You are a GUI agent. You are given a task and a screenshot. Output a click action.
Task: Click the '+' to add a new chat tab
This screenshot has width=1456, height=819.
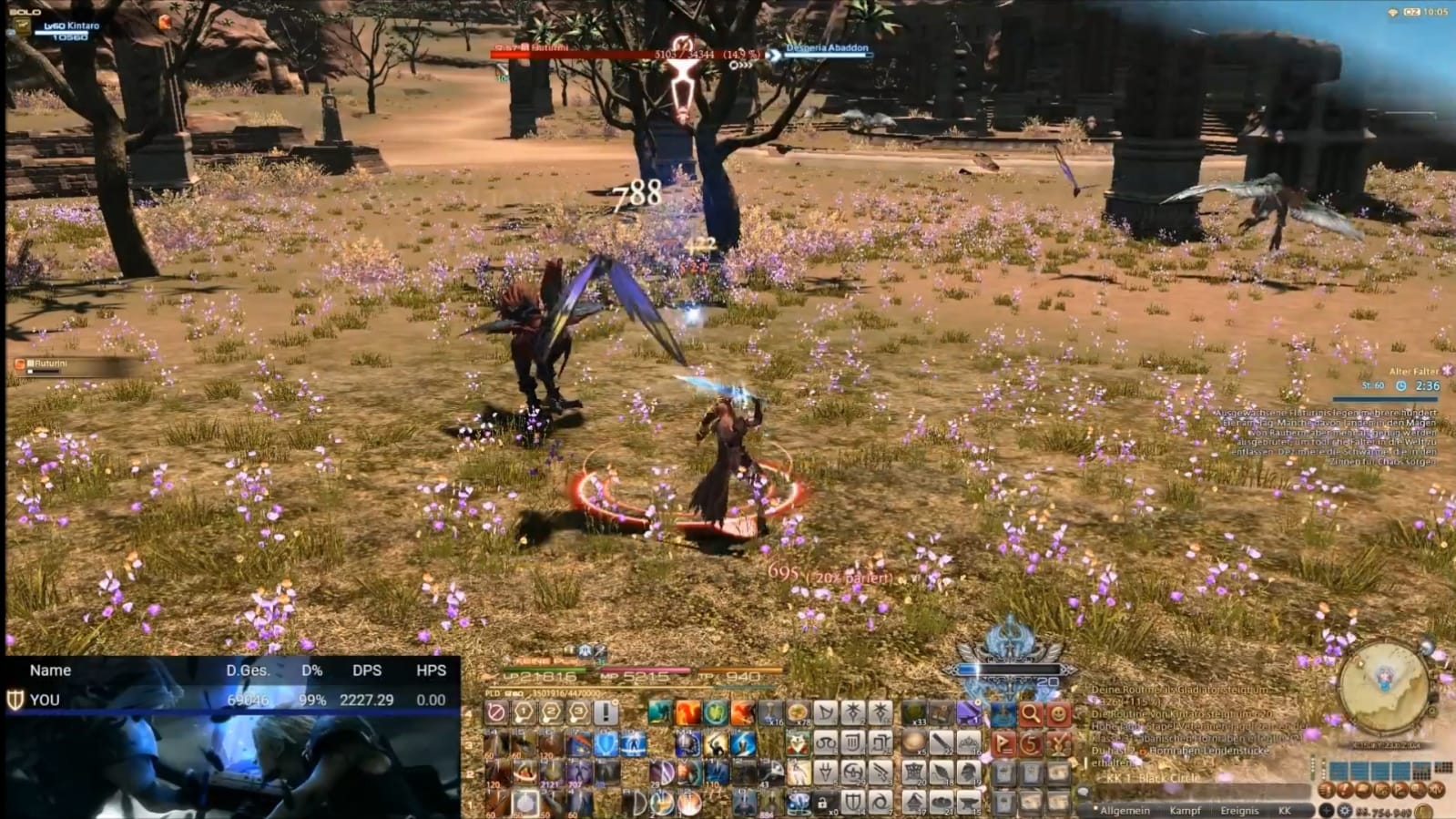pos(1327,811)
